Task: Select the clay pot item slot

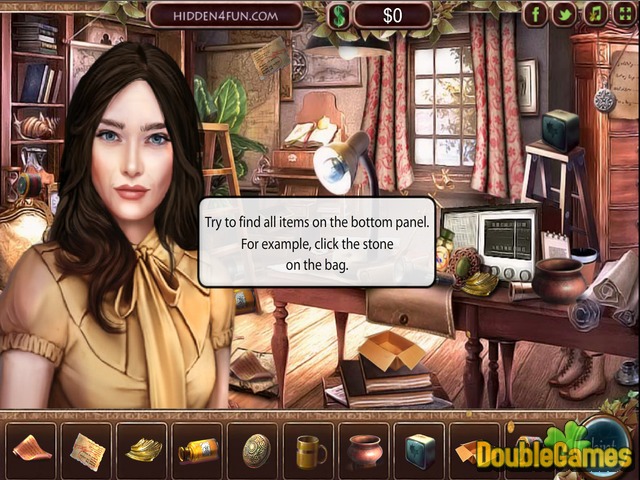Action: 364,447
